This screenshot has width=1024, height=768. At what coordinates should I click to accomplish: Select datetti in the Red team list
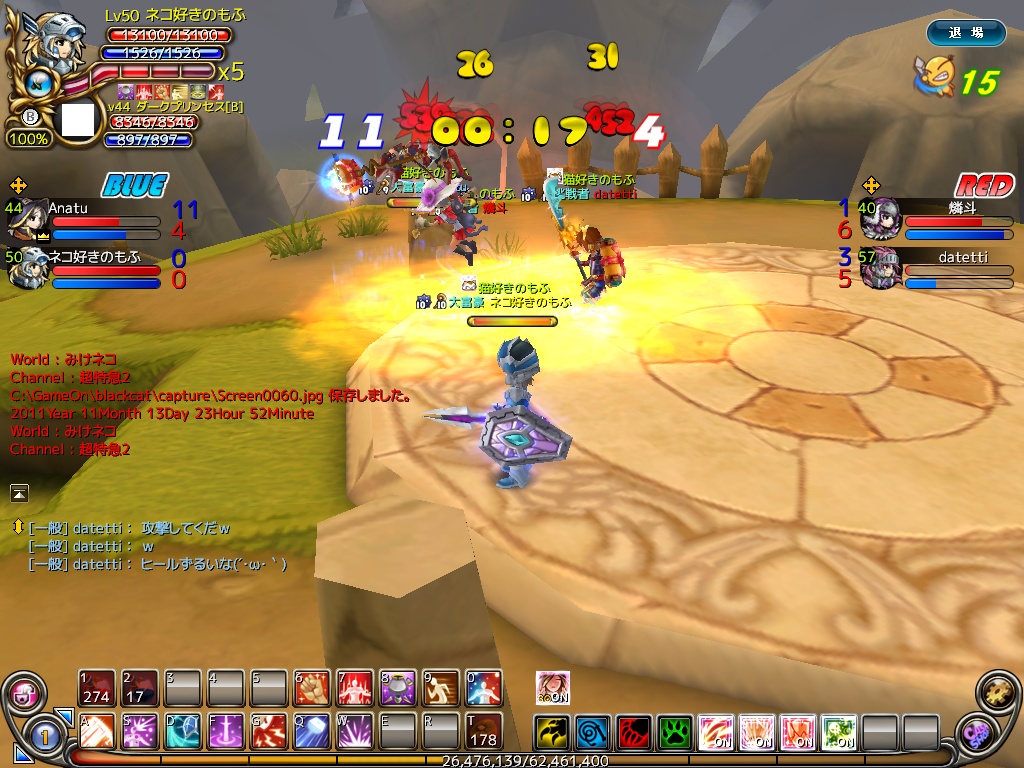click(x=962, y=257)
